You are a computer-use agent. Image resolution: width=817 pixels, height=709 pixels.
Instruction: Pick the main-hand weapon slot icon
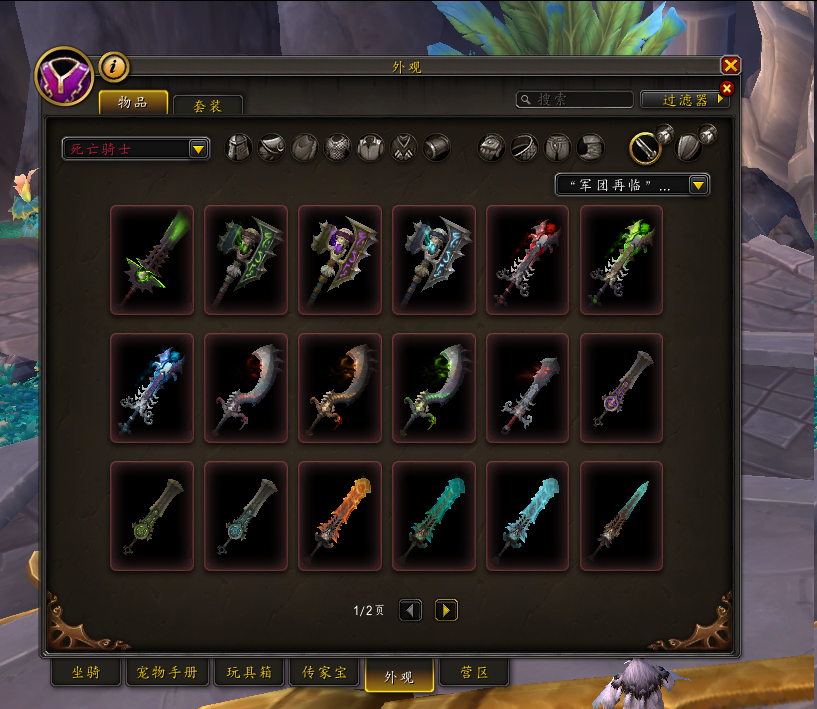[646, 148]
